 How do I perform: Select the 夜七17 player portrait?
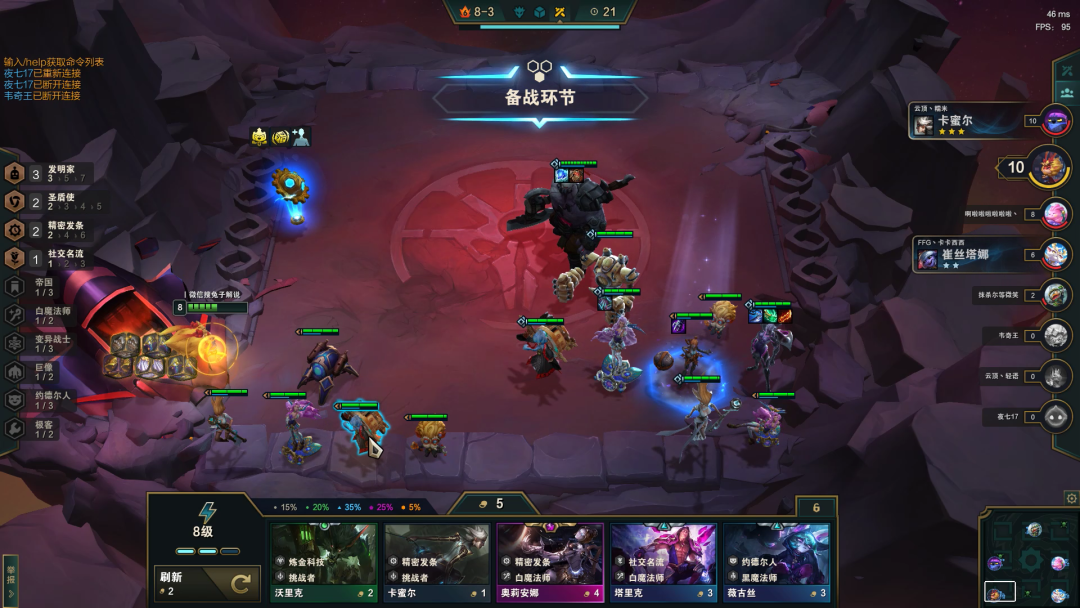click(x=1056, y=416)
